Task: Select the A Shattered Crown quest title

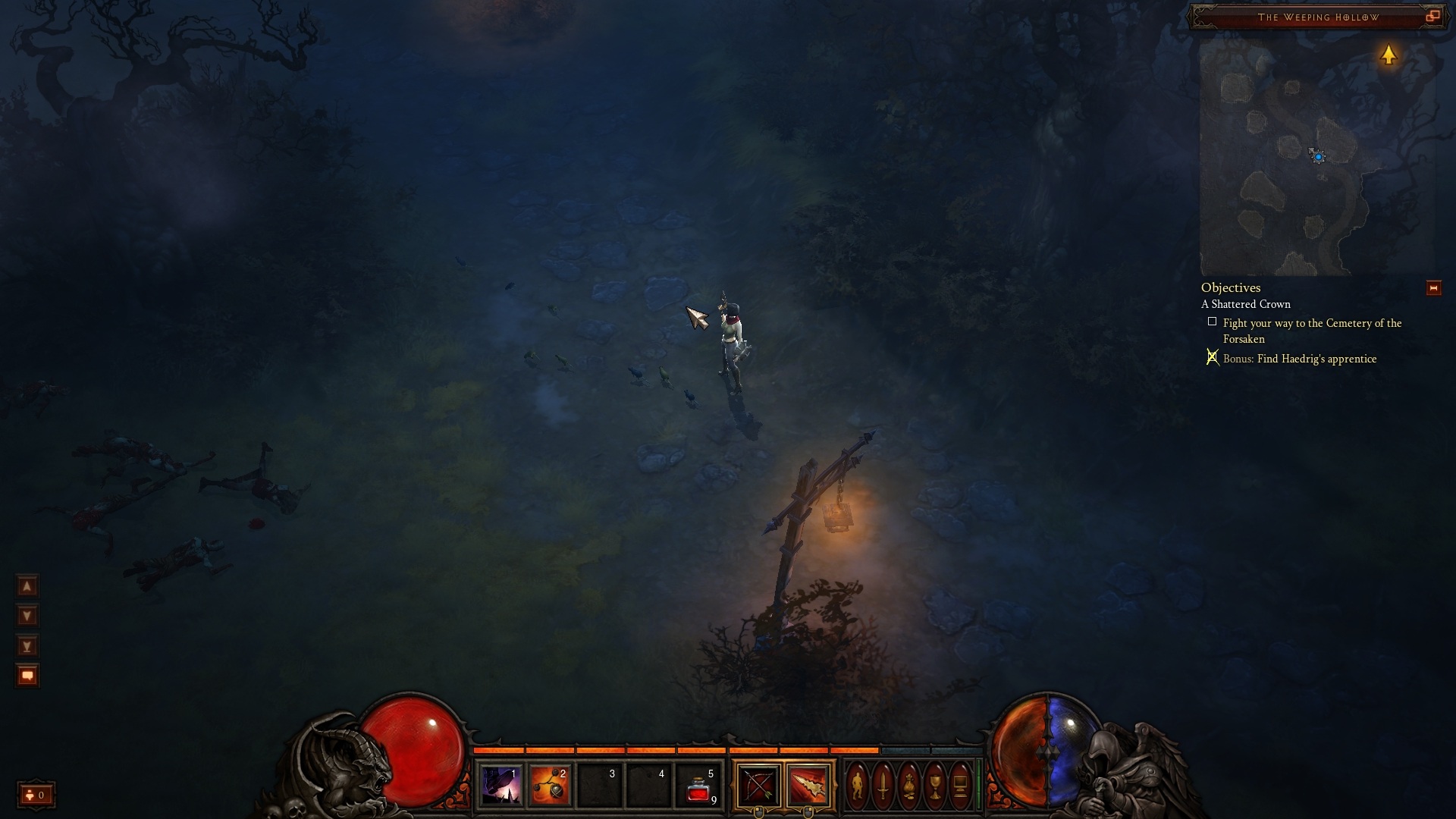Action: click(x=1246, y=304)
